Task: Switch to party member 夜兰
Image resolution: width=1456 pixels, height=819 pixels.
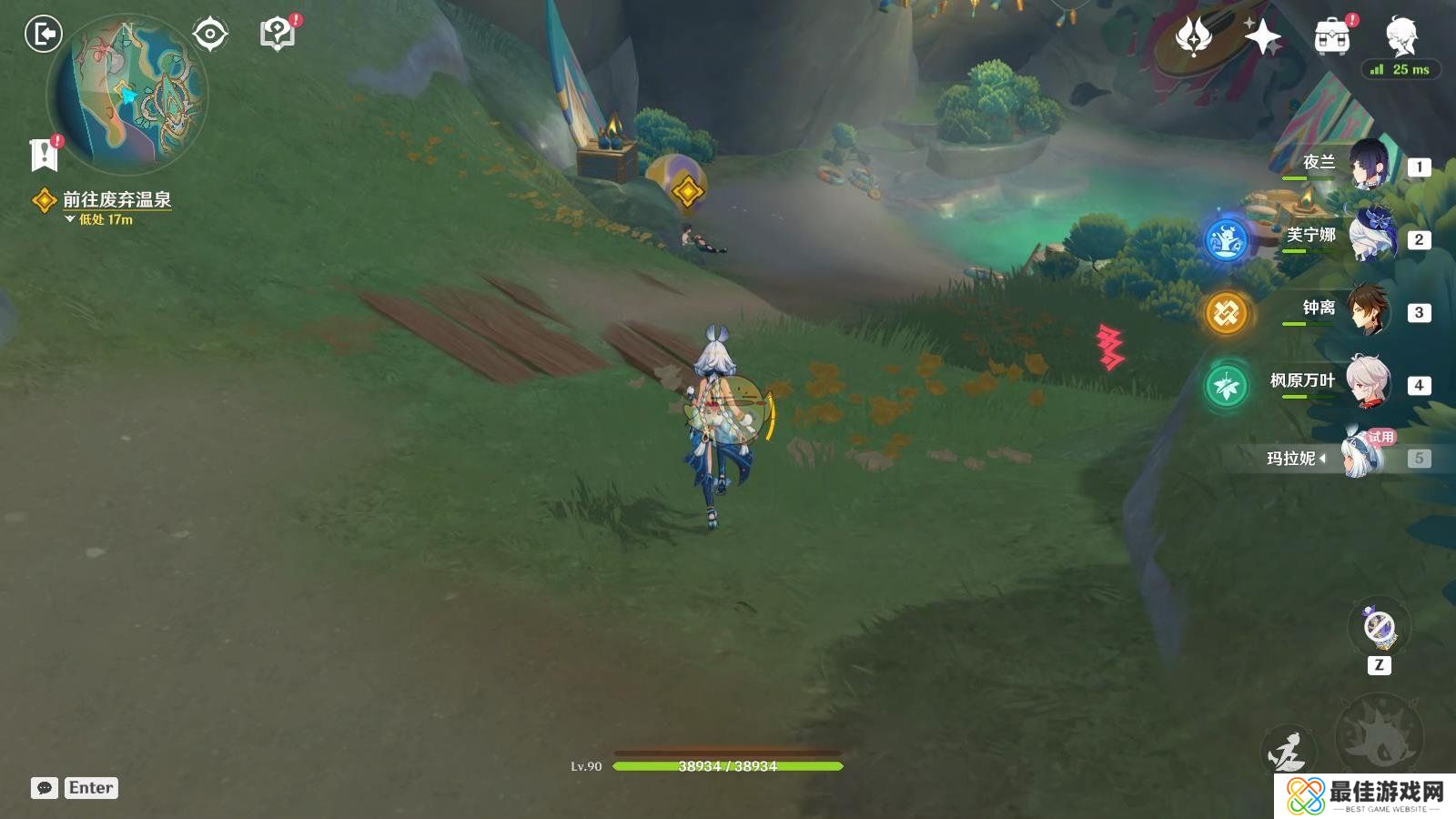Action: [1368, 165]
